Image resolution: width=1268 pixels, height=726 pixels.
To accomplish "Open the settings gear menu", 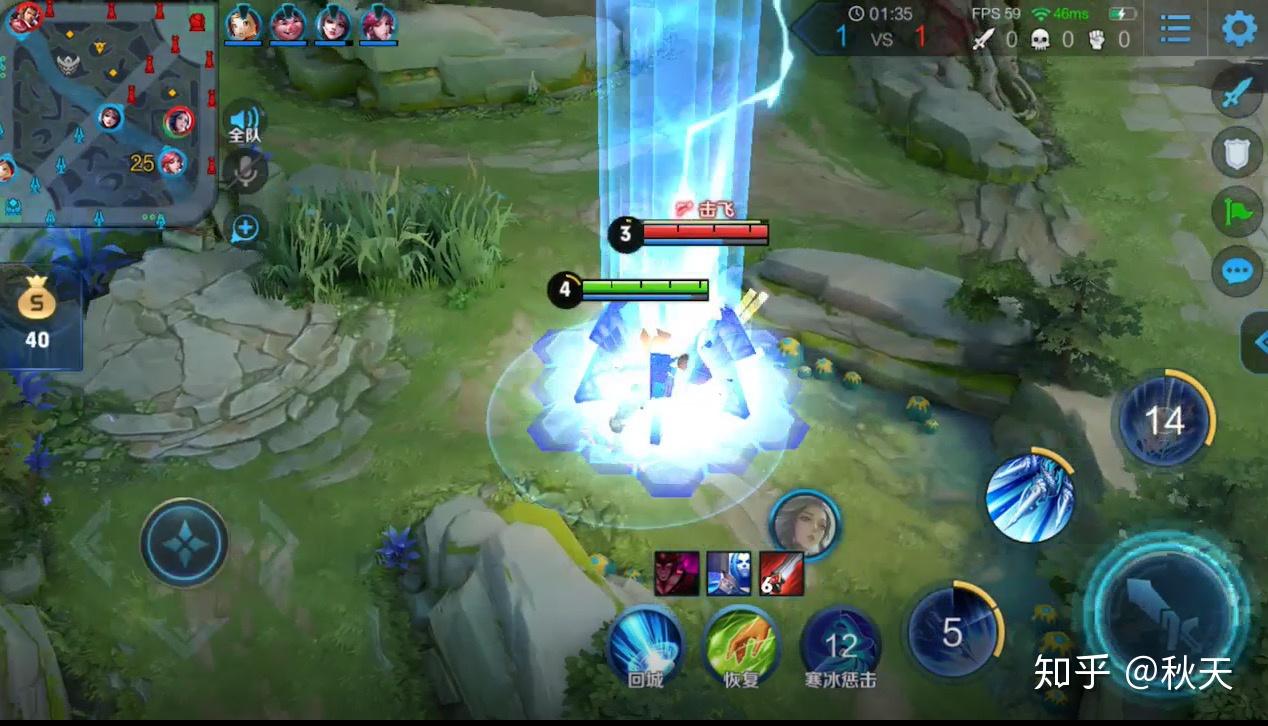I will click(1239, 28).
